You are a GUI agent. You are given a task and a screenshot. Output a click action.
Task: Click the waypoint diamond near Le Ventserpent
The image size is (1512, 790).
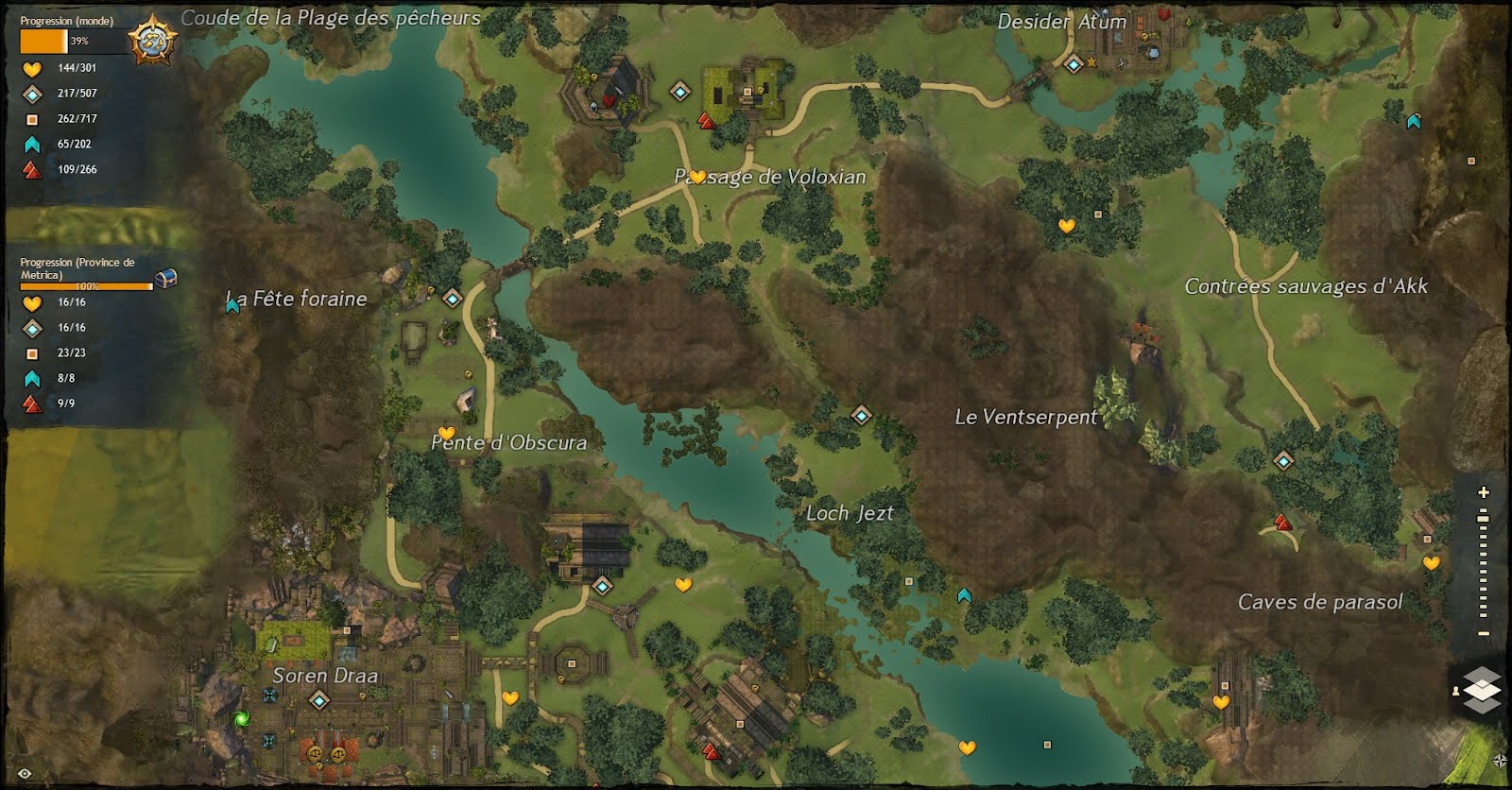point(861,414)
